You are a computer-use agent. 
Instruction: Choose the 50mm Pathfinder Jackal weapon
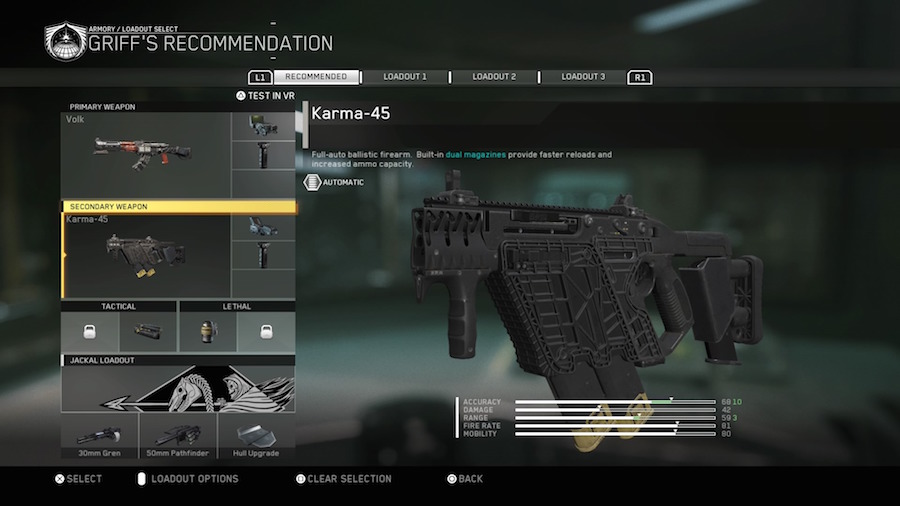(x=178, y=438)
